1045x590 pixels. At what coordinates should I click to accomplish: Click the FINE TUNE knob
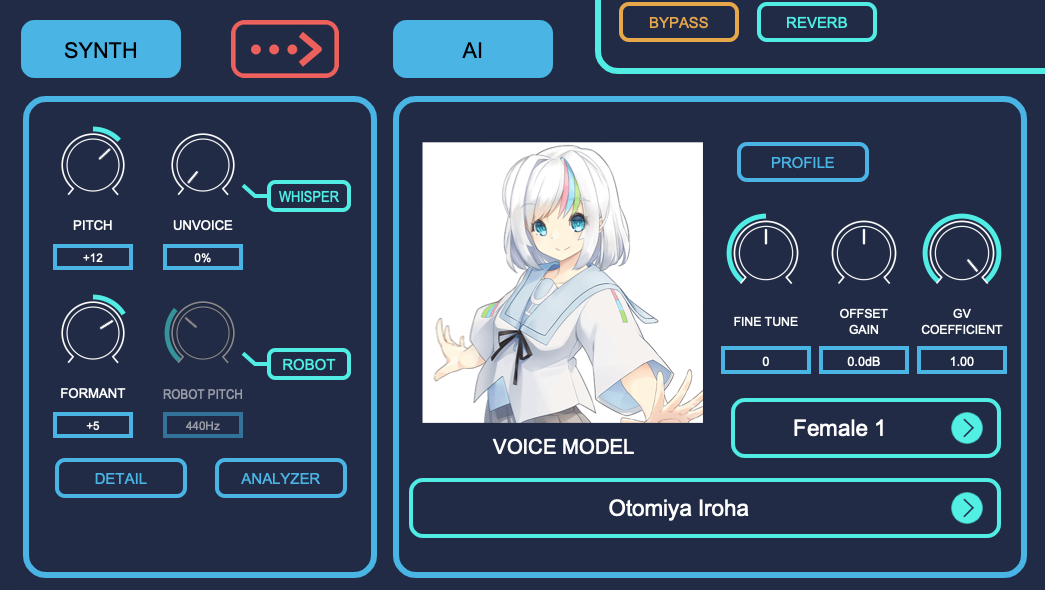(x=765, y=252)
